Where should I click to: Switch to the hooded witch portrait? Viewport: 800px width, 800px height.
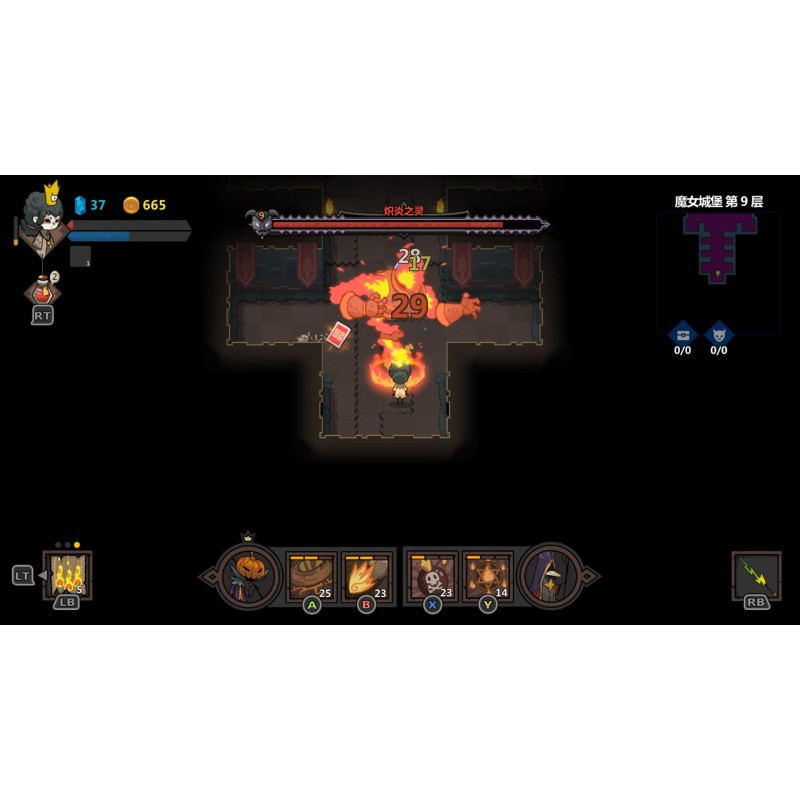(x=551, y=575)
